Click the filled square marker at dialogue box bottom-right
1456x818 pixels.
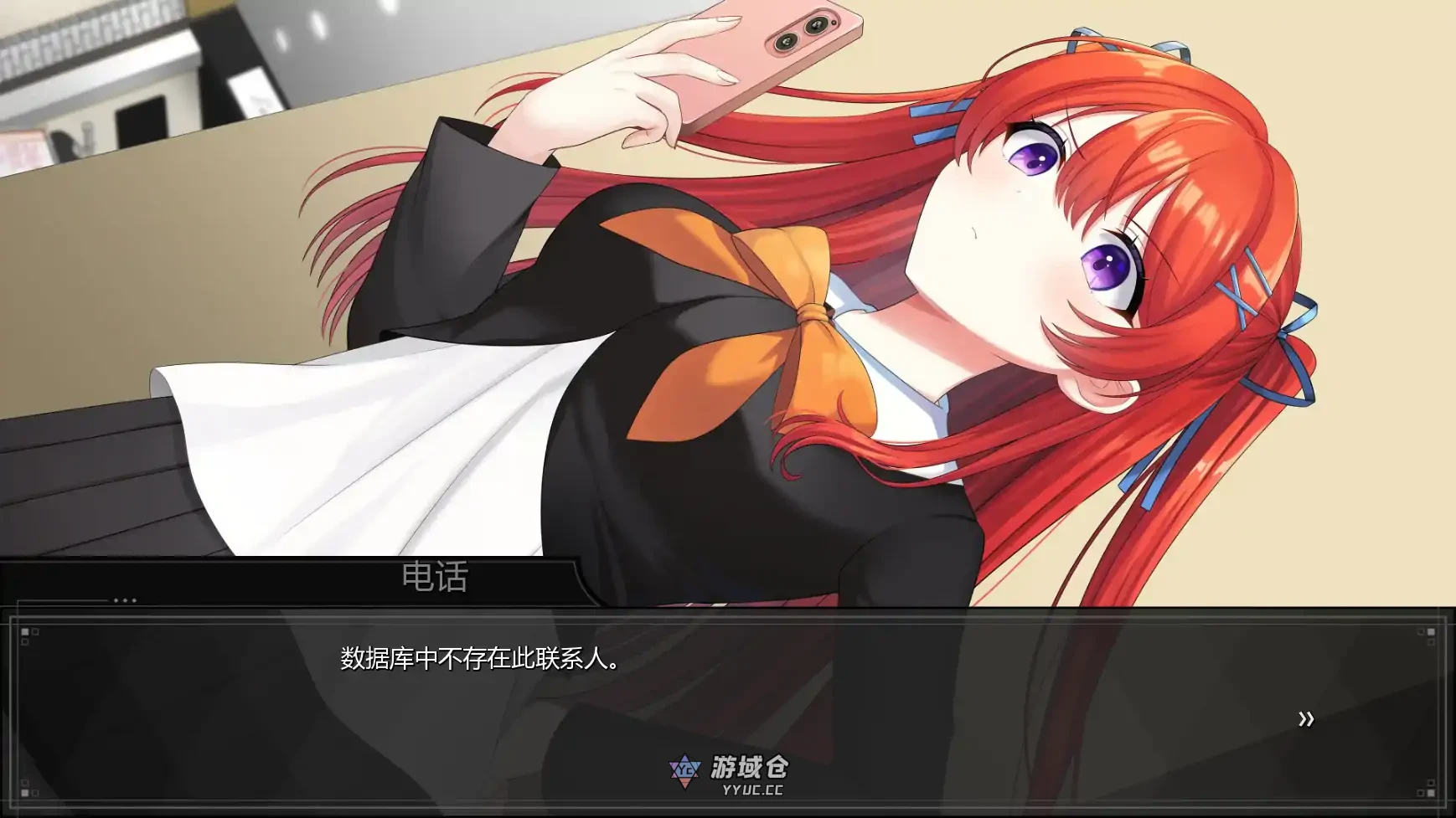point(1431,793)
